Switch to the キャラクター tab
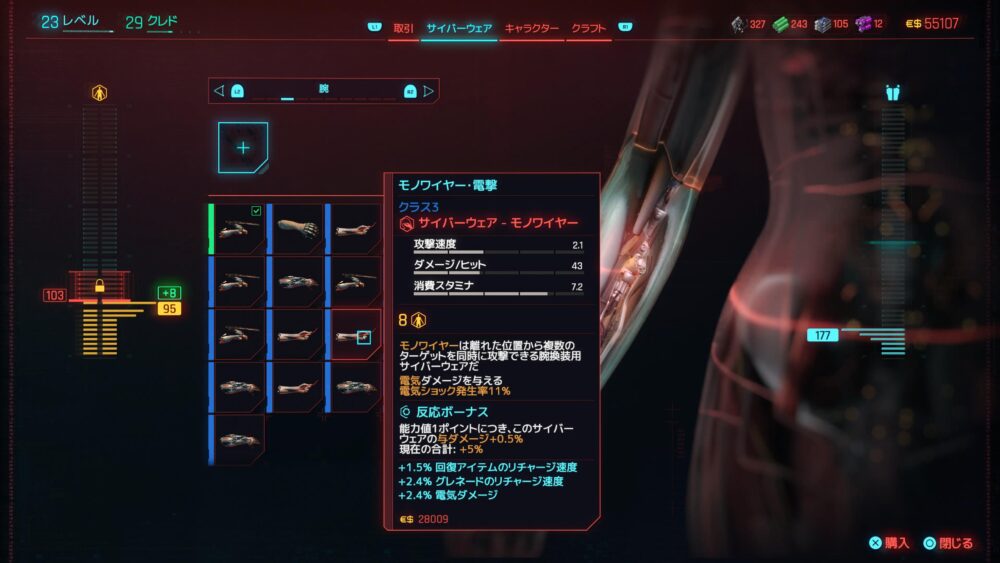1000x563 pixels. (531, 28)
